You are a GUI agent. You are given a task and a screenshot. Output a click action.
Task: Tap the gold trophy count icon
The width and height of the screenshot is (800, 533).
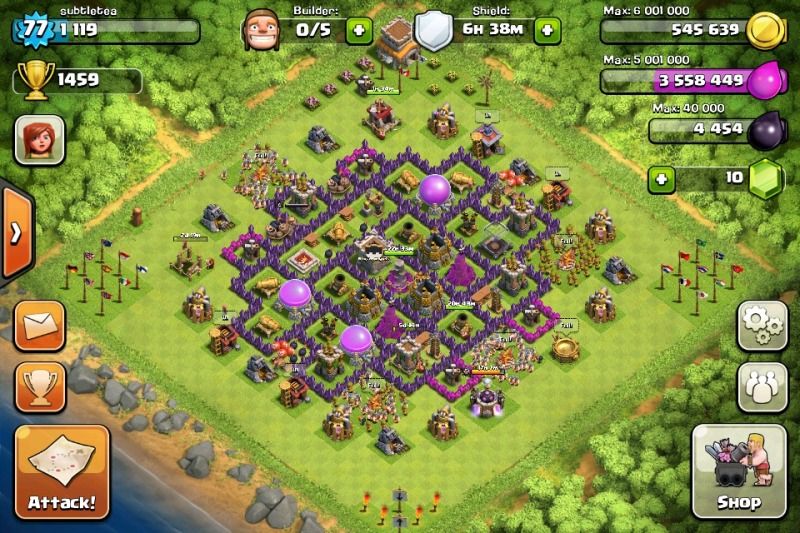pos(36,80)
